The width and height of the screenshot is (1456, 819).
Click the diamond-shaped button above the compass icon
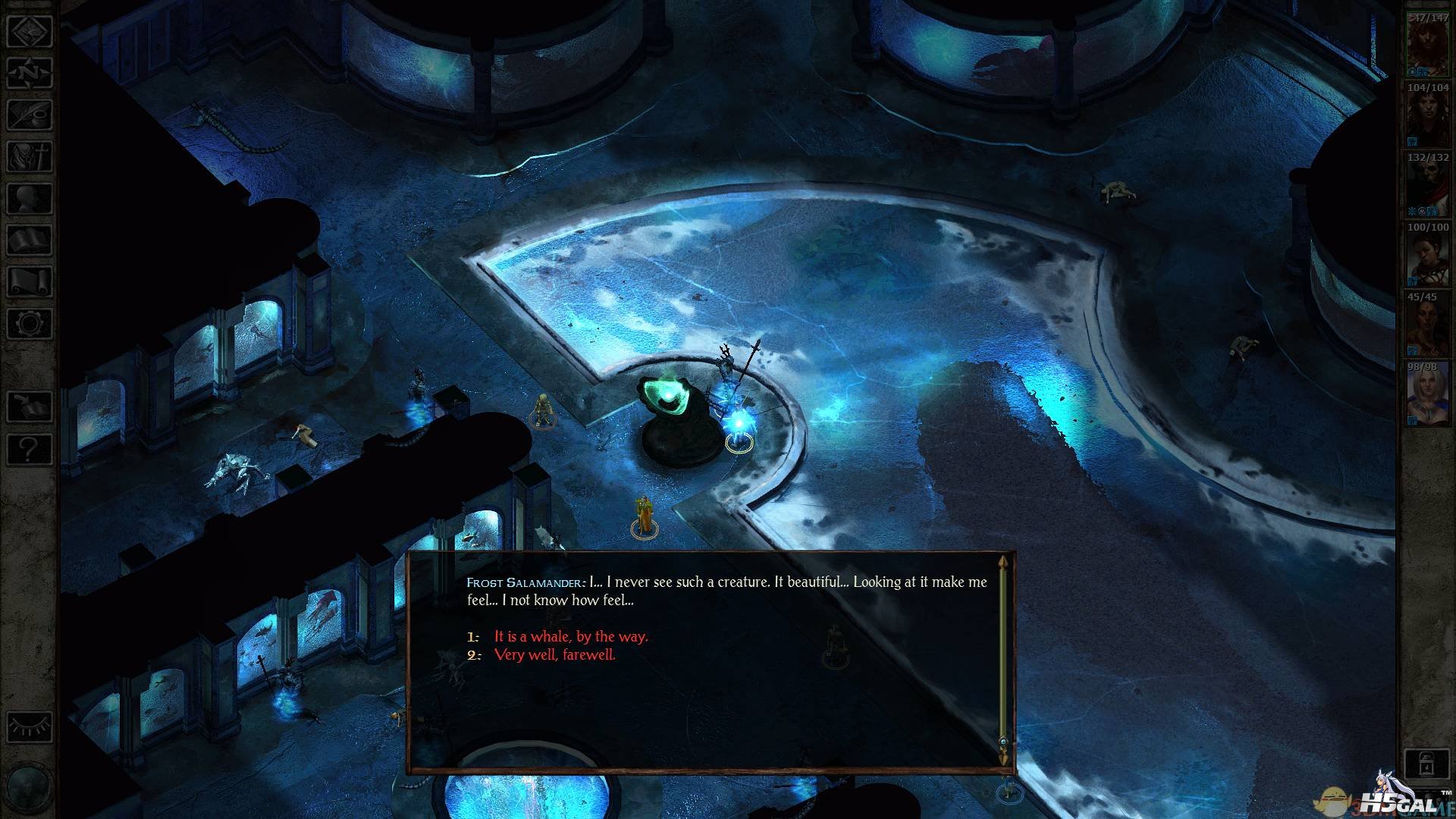pyautogui.click(x=29, y=31)
